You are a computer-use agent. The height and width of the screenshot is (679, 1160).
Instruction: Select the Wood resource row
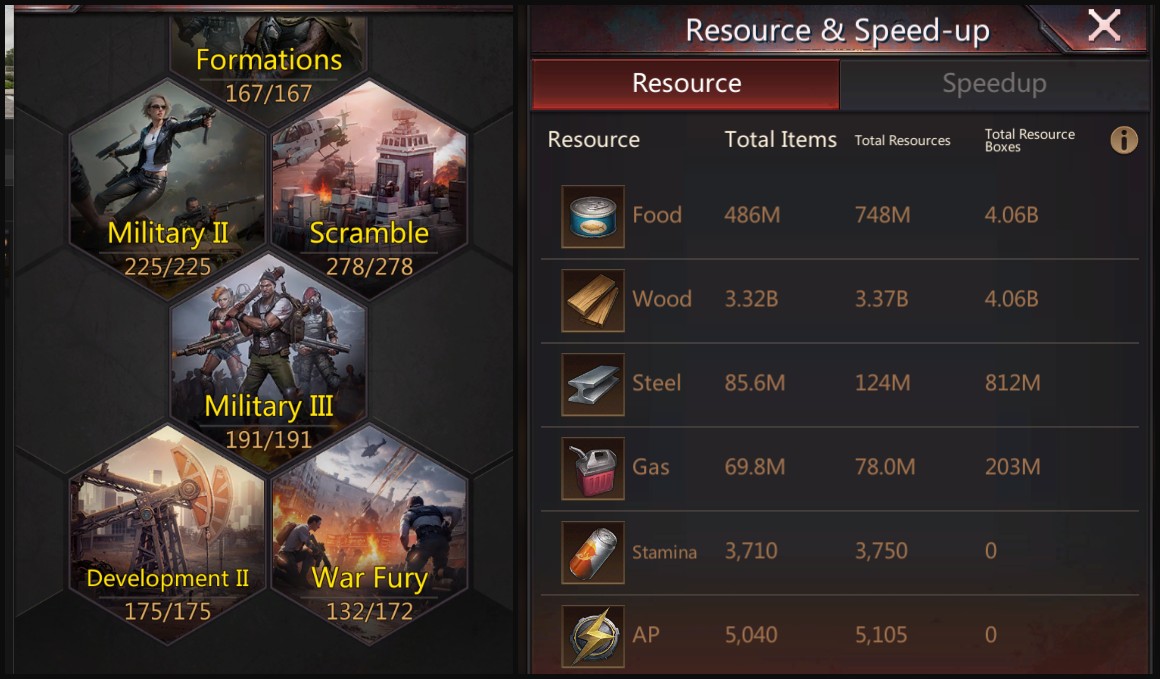(x=840, y=300)
